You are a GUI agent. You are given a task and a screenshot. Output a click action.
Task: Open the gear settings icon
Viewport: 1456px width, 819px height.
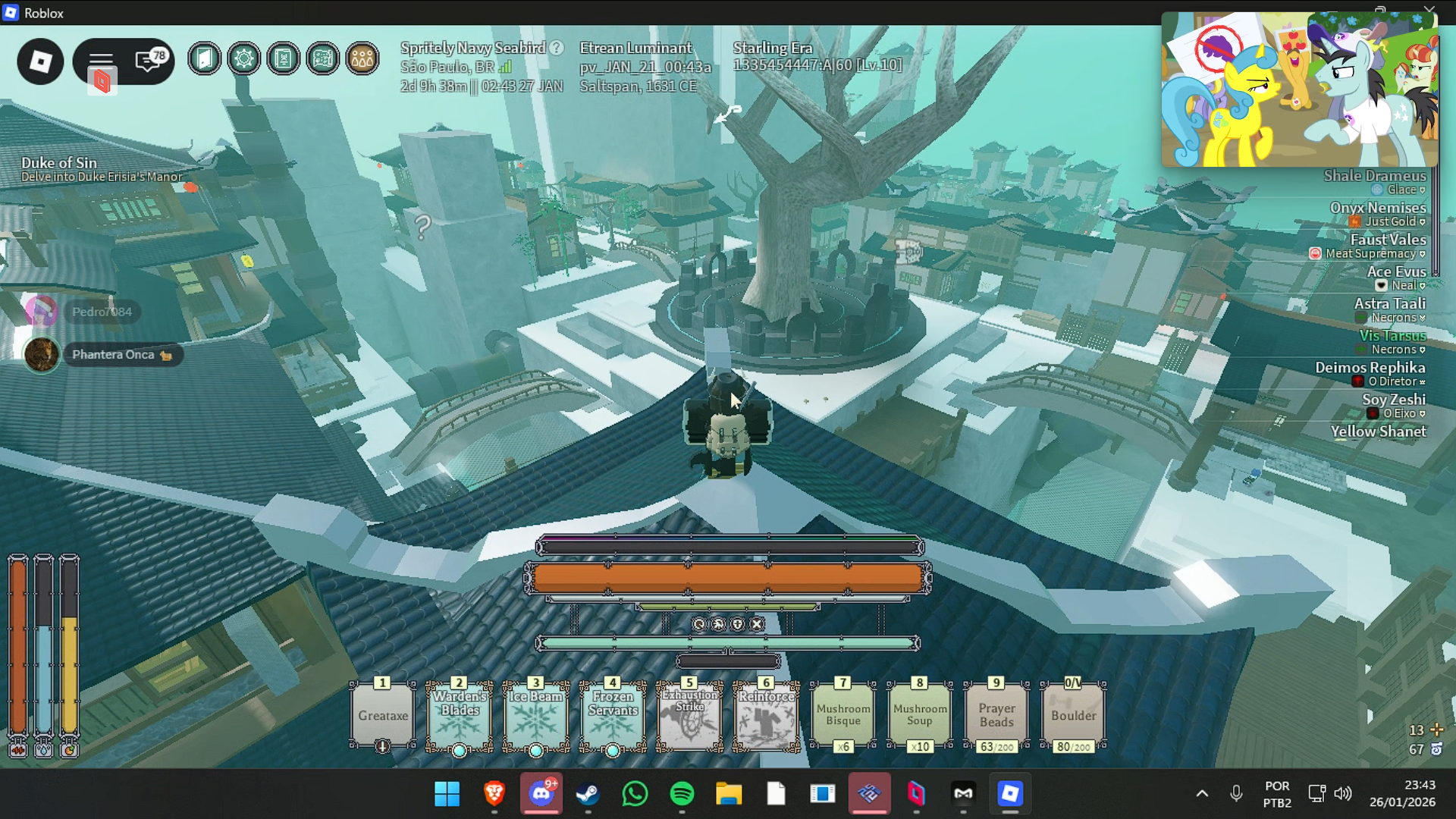pos(244,58)
